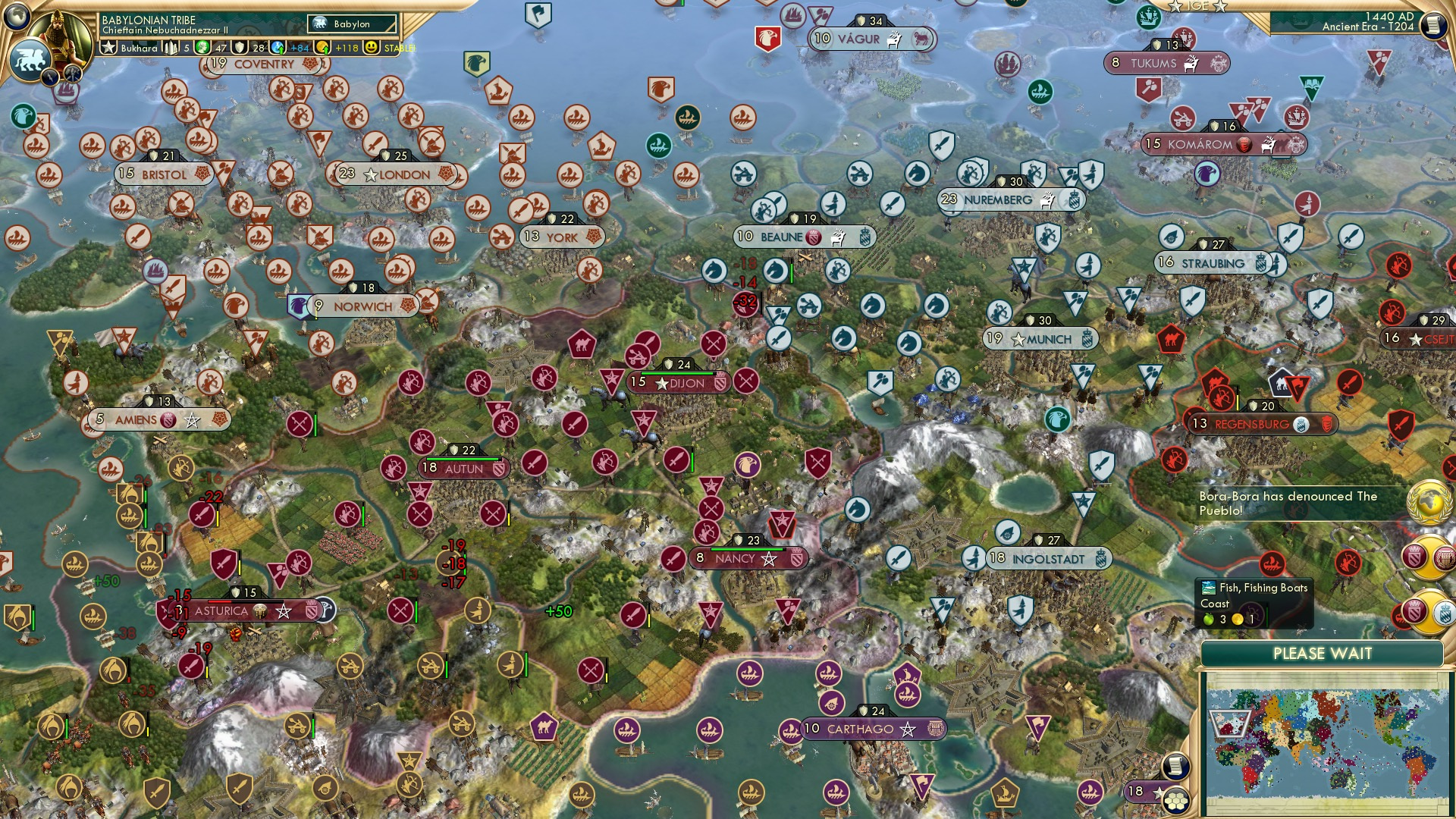
Task: Click the culture icon showing 47
Action: pyautogui.click(x=202, y=47)
